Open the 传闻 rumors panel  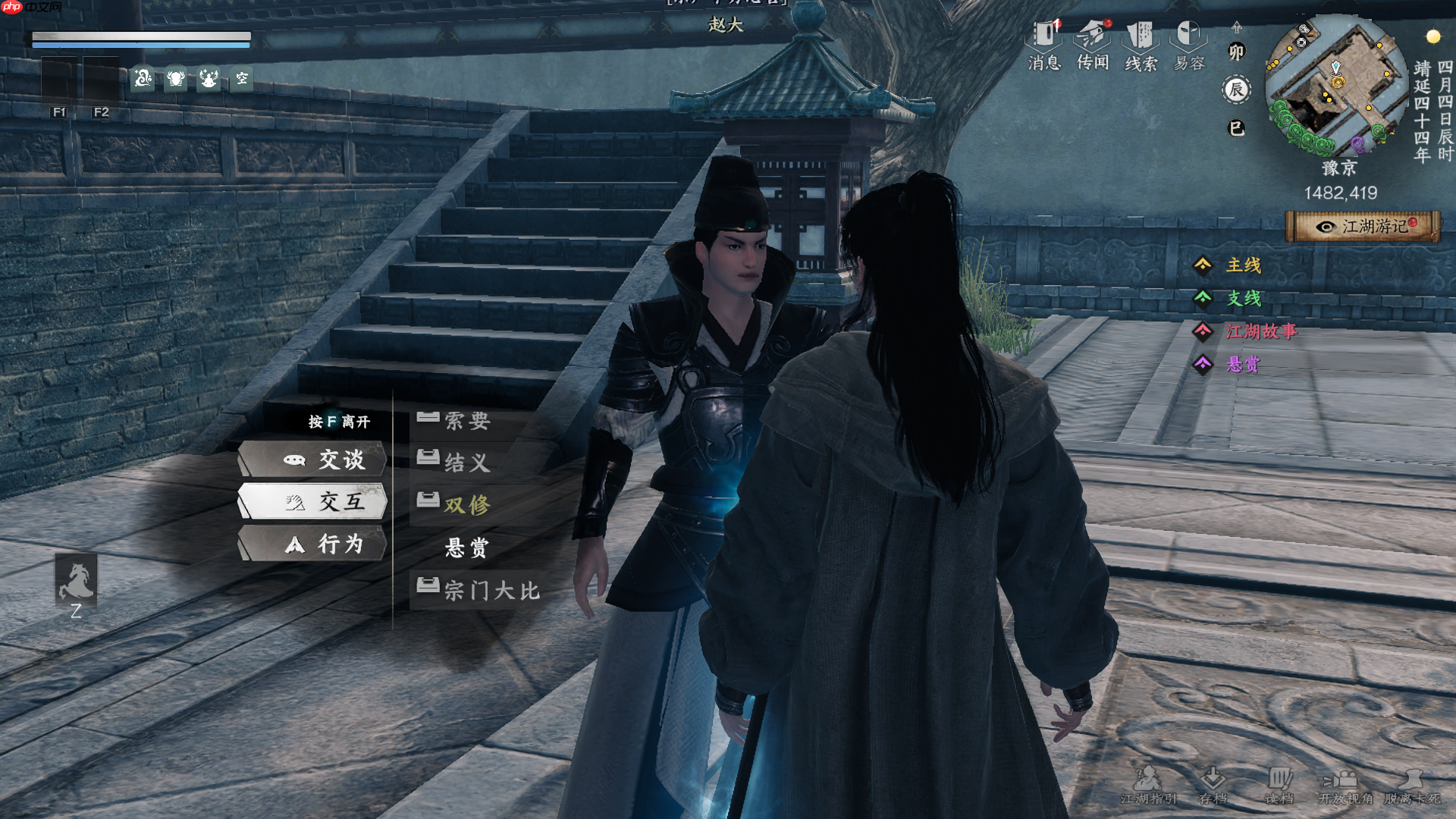(x=1093, y=45)
